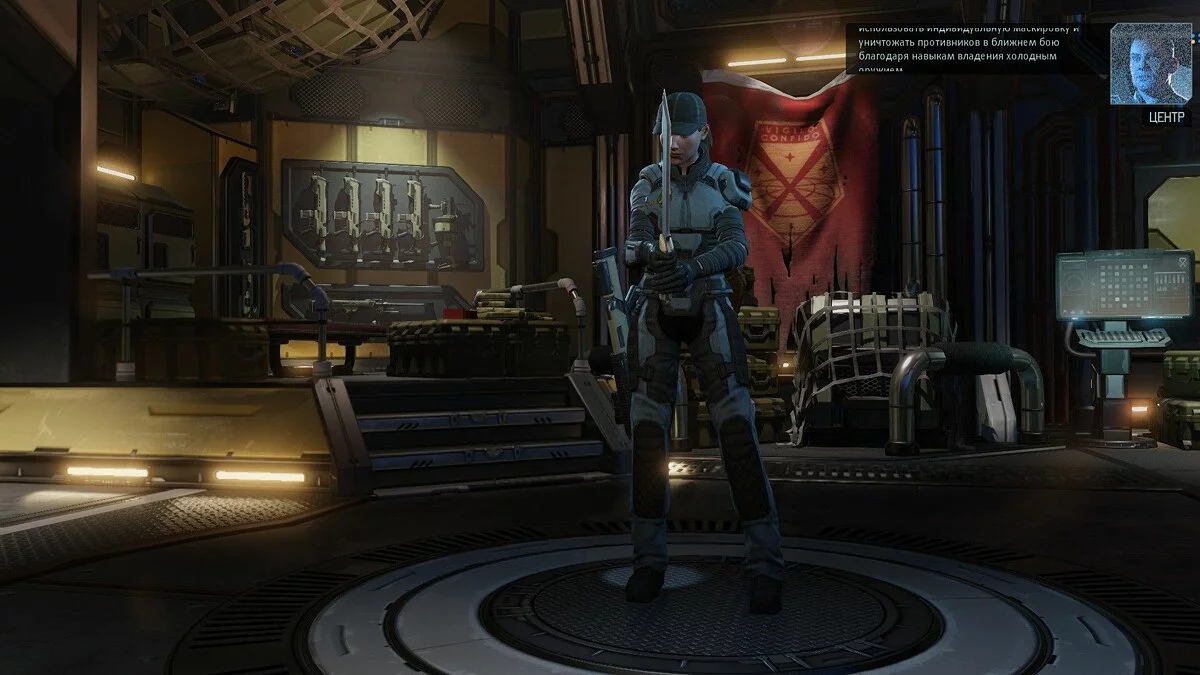This screenshot has height=675, width=1200.
Task: Click the ЦЕНТР speaker portrait
Action: click(1150, 64)
